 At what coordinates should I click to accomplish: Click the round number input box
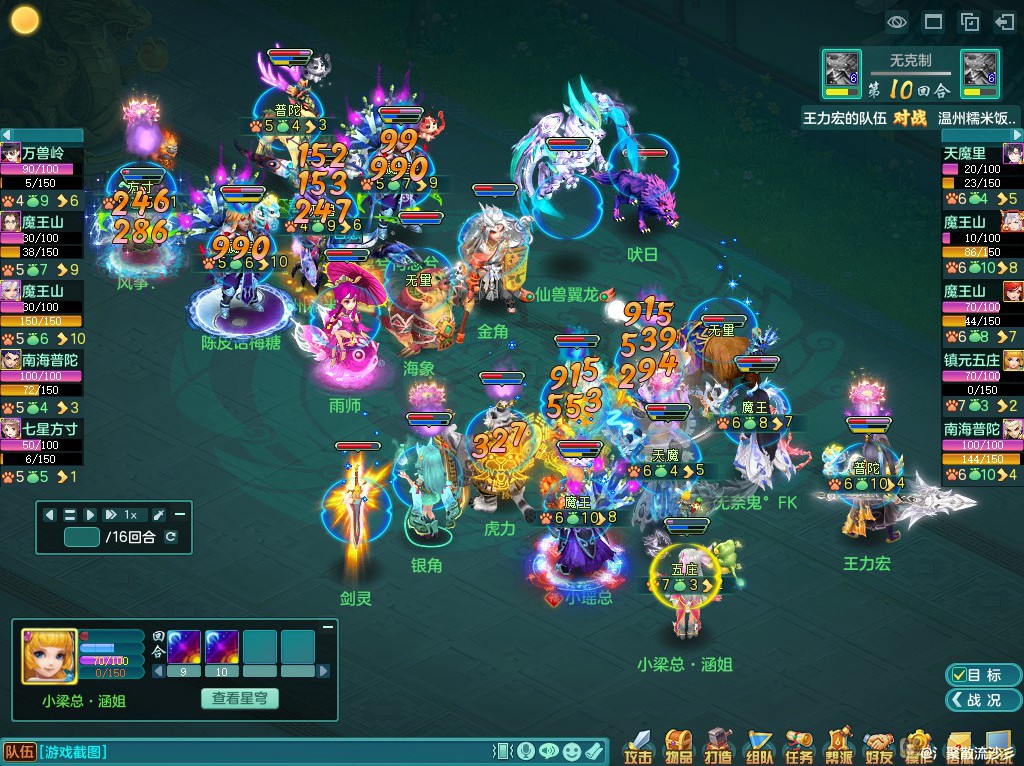[x=81, y=537]
